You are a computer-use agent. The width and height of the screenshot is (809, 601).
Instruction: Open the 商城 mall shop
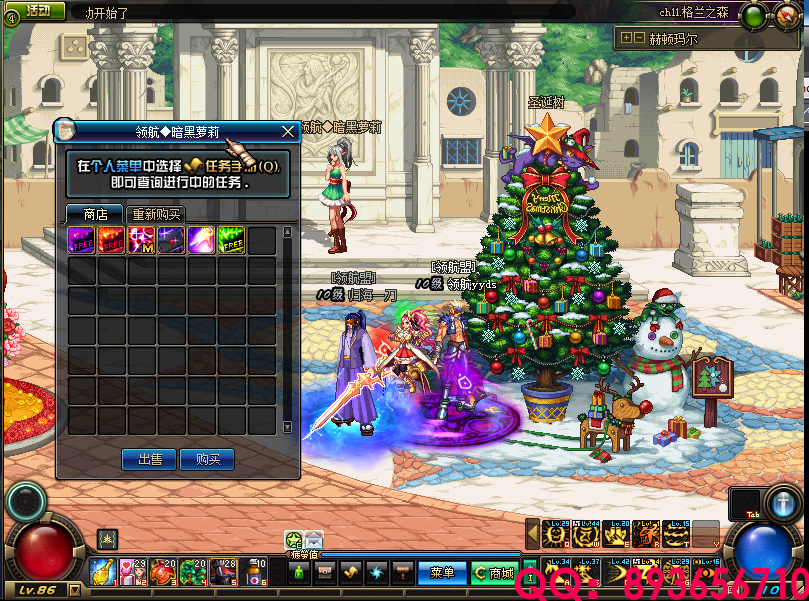point(495,573)
